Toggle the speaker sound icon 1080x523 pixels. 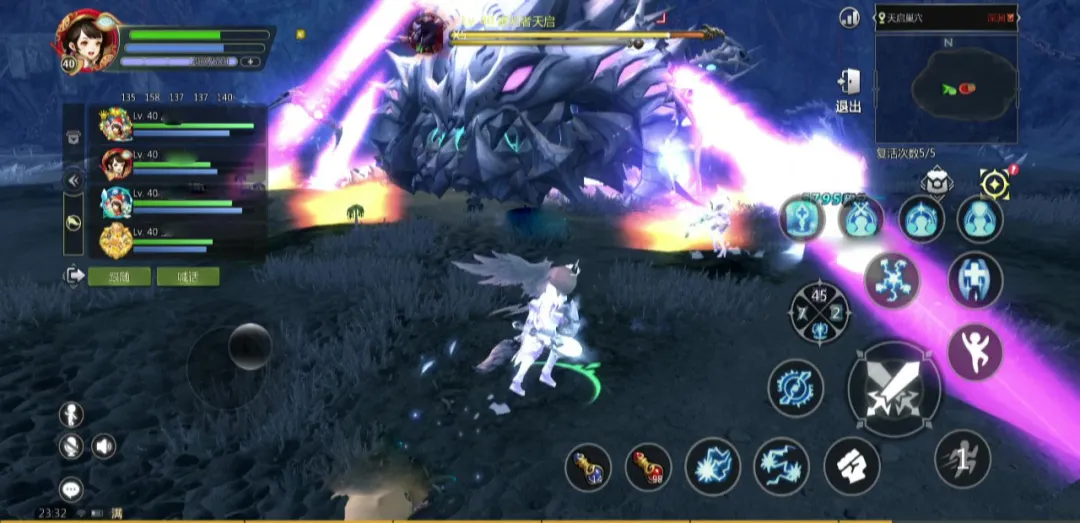[104, 446]
